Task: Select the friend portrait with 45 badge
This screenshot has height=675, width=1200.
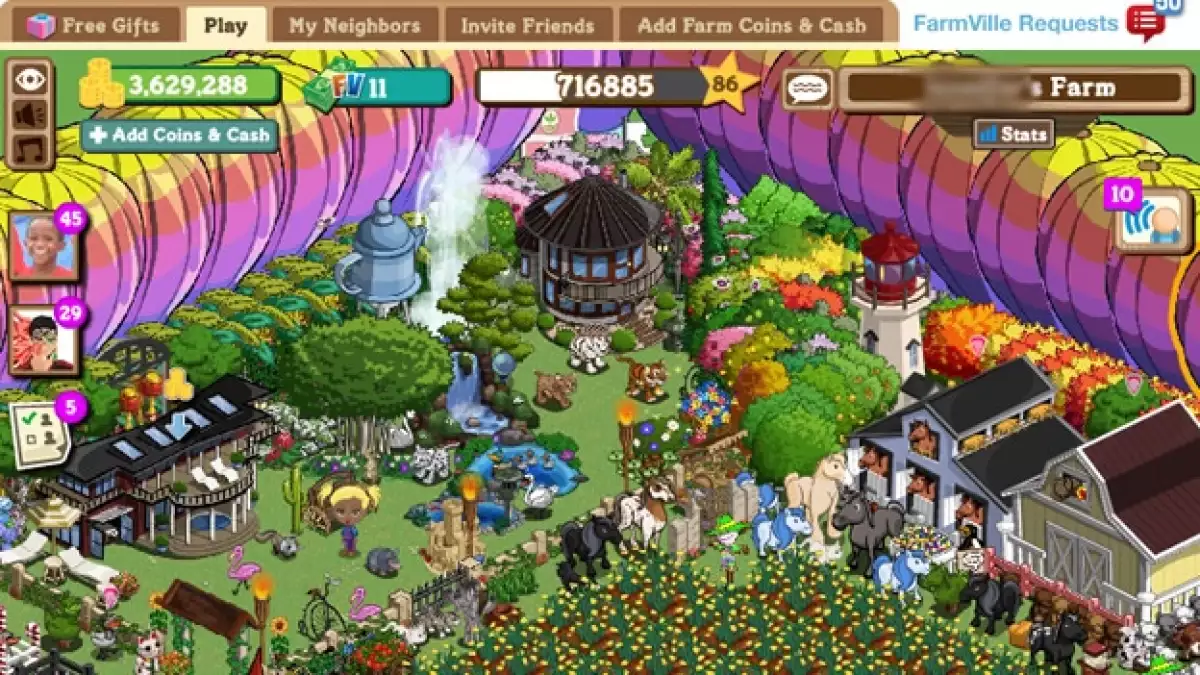Action: click(x=43, y=246)
